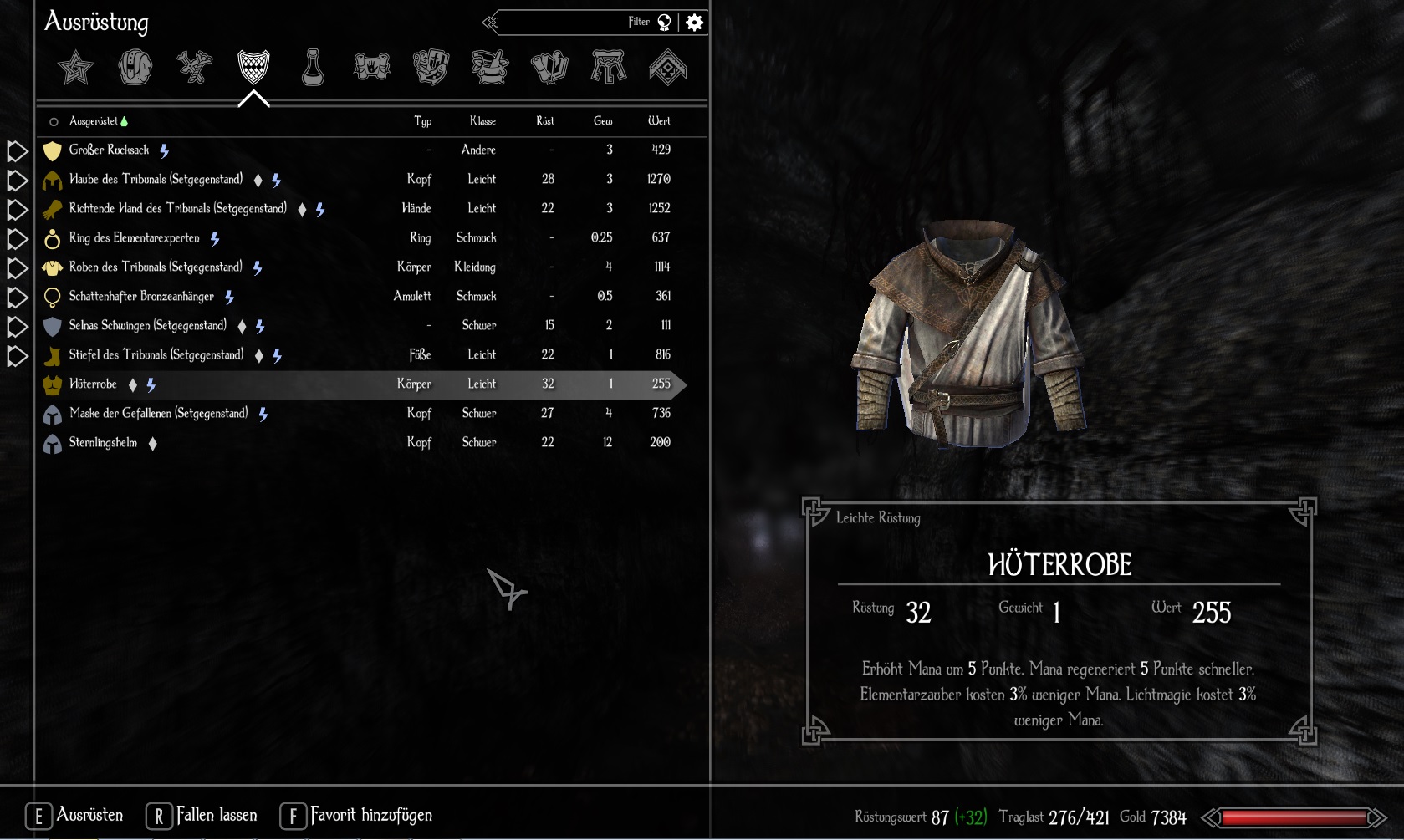Choose Haube des Tribunals in the list
The width and height of the screenshot is (1404, 840).
[x=156, y=180]
